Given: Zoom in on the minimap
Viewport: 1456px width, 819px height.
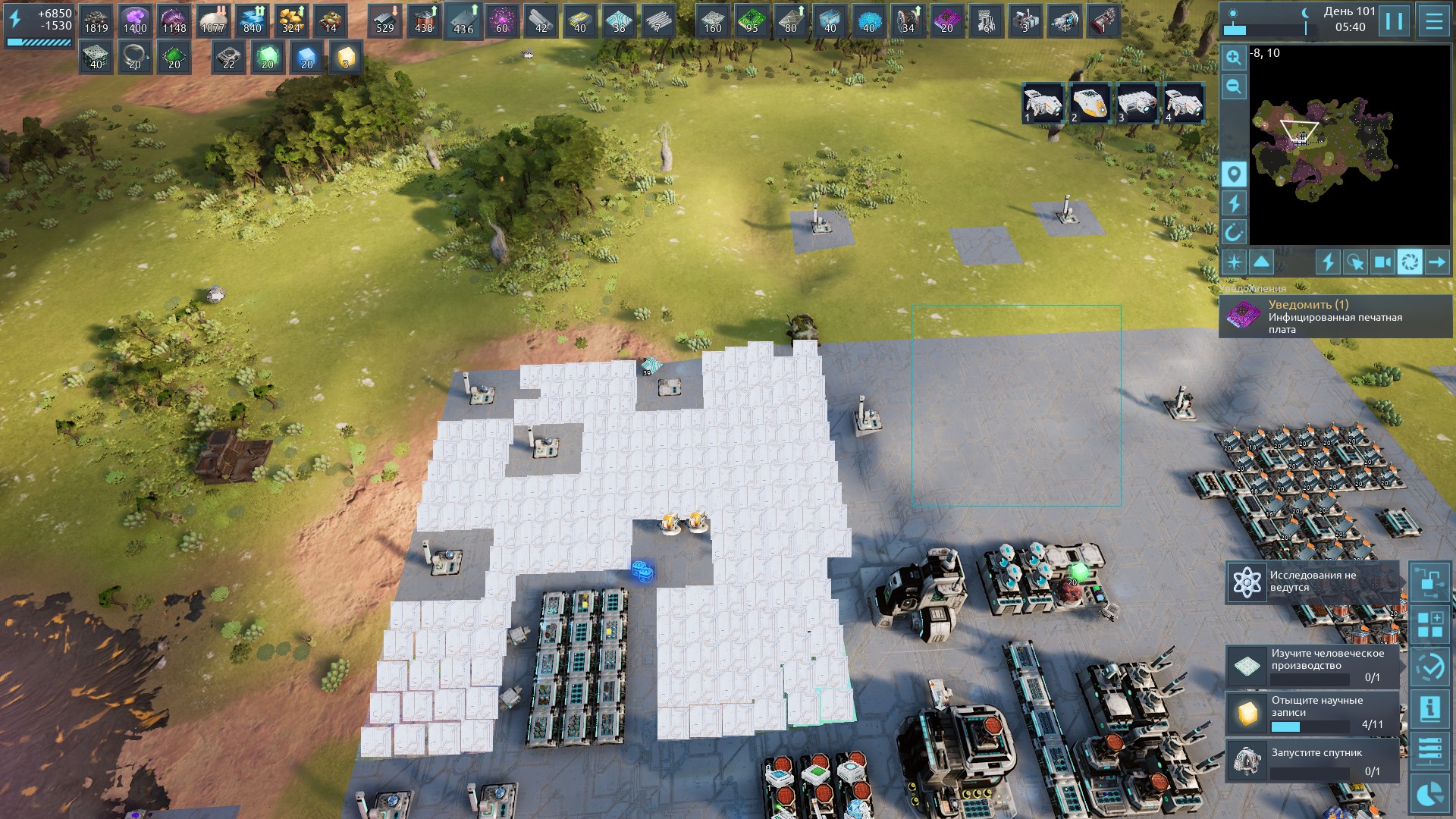Looking at the screenshot, I should click(x=1234, y=58).
